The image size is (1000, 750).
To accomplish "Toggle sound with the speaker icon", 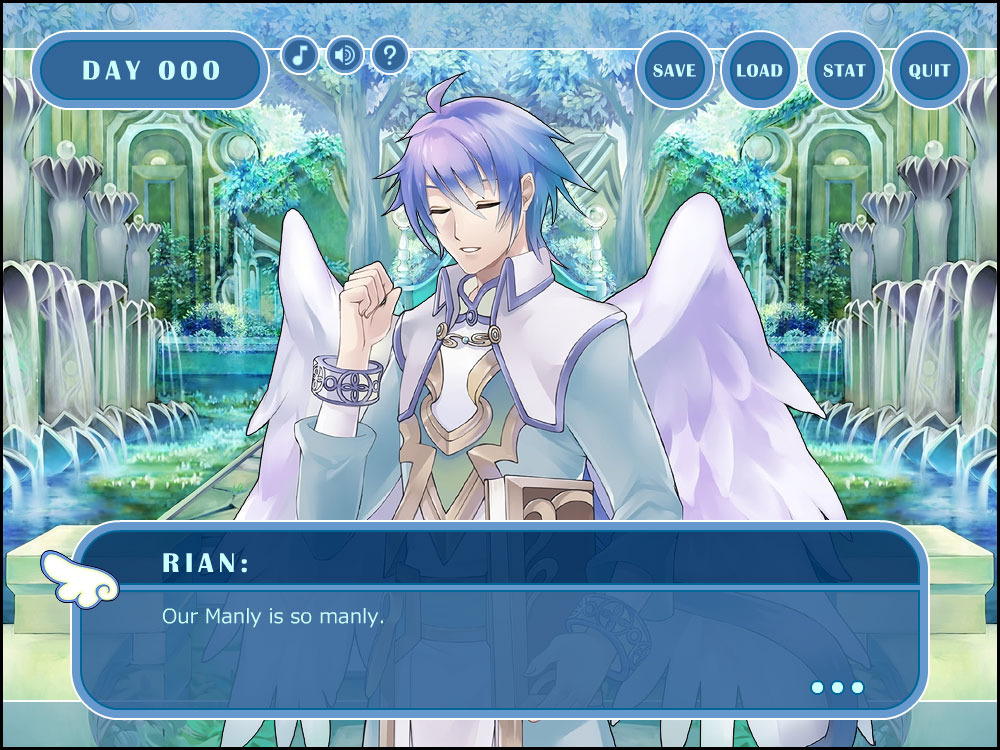I will [344, 54].
